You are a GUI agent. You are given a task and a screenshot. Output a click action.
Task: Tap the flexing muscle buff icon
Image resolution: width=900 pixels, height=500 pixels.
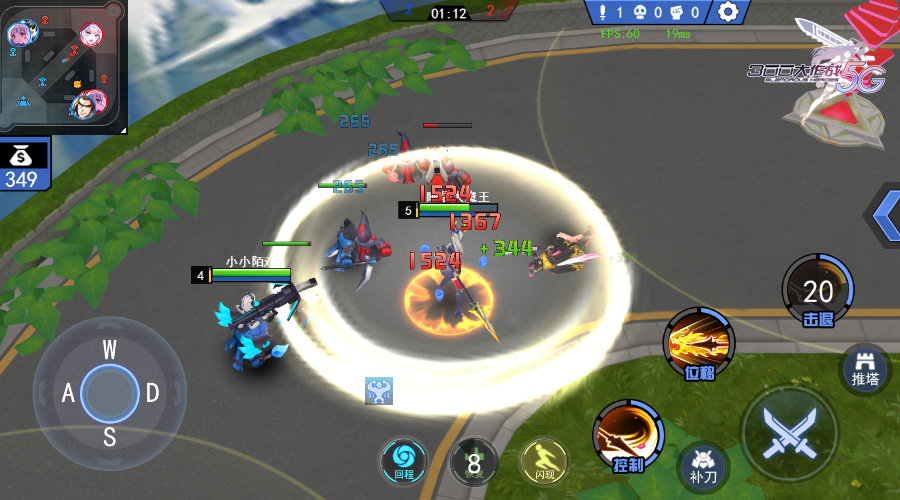tap(378, 390)
